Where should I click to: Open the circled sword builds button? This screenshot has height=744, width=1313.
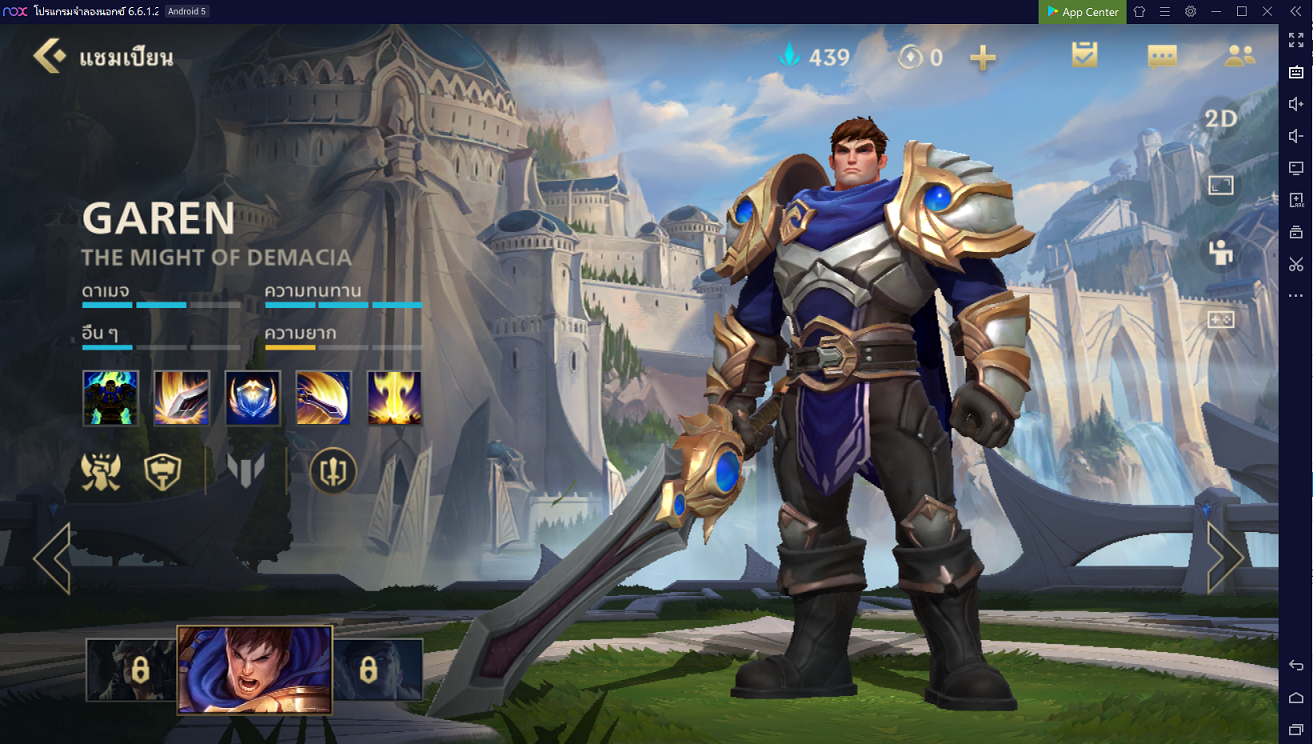point(333,470)
